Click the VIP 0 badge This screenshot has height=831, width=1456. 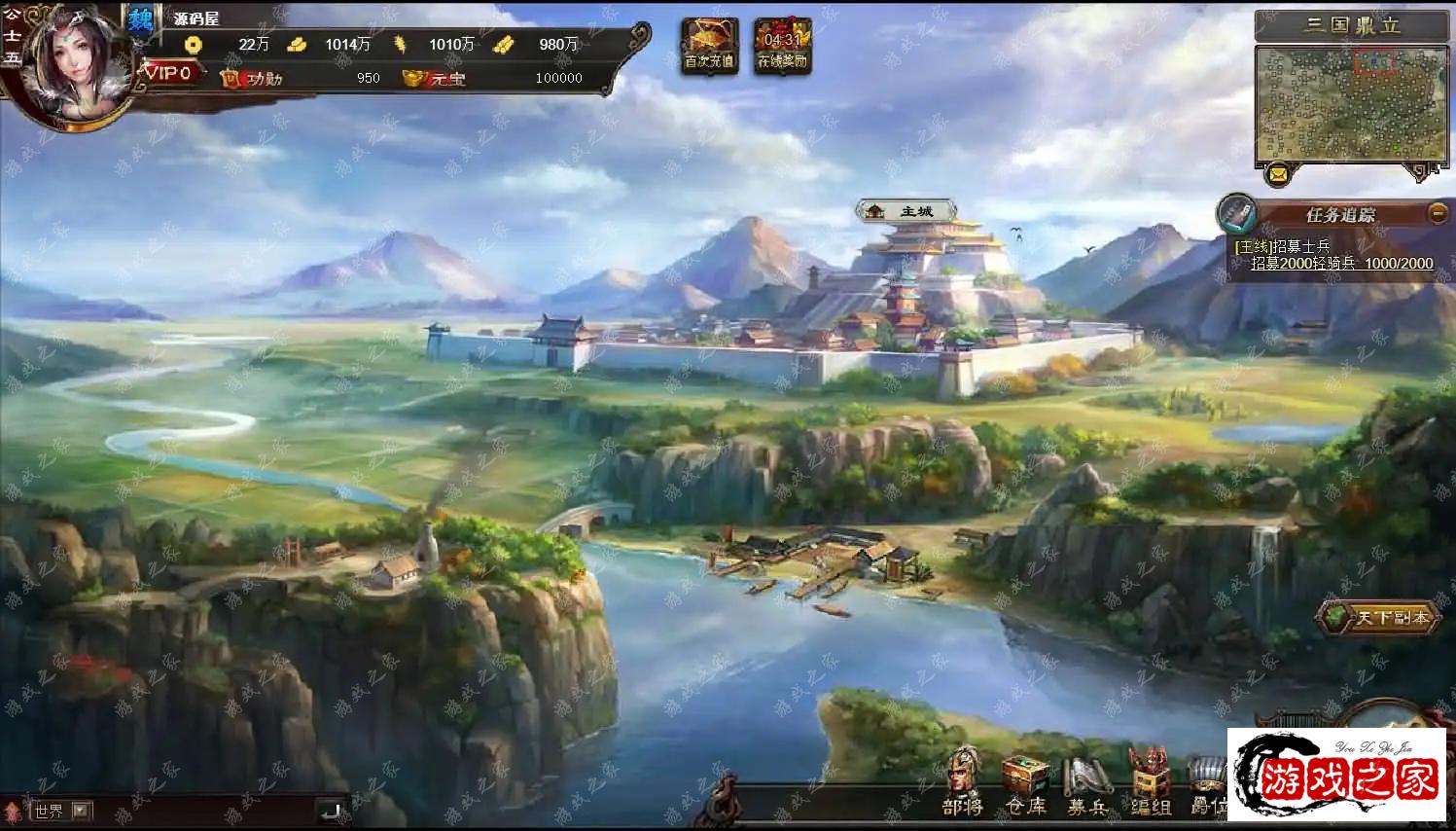click(x=169, y=73)
